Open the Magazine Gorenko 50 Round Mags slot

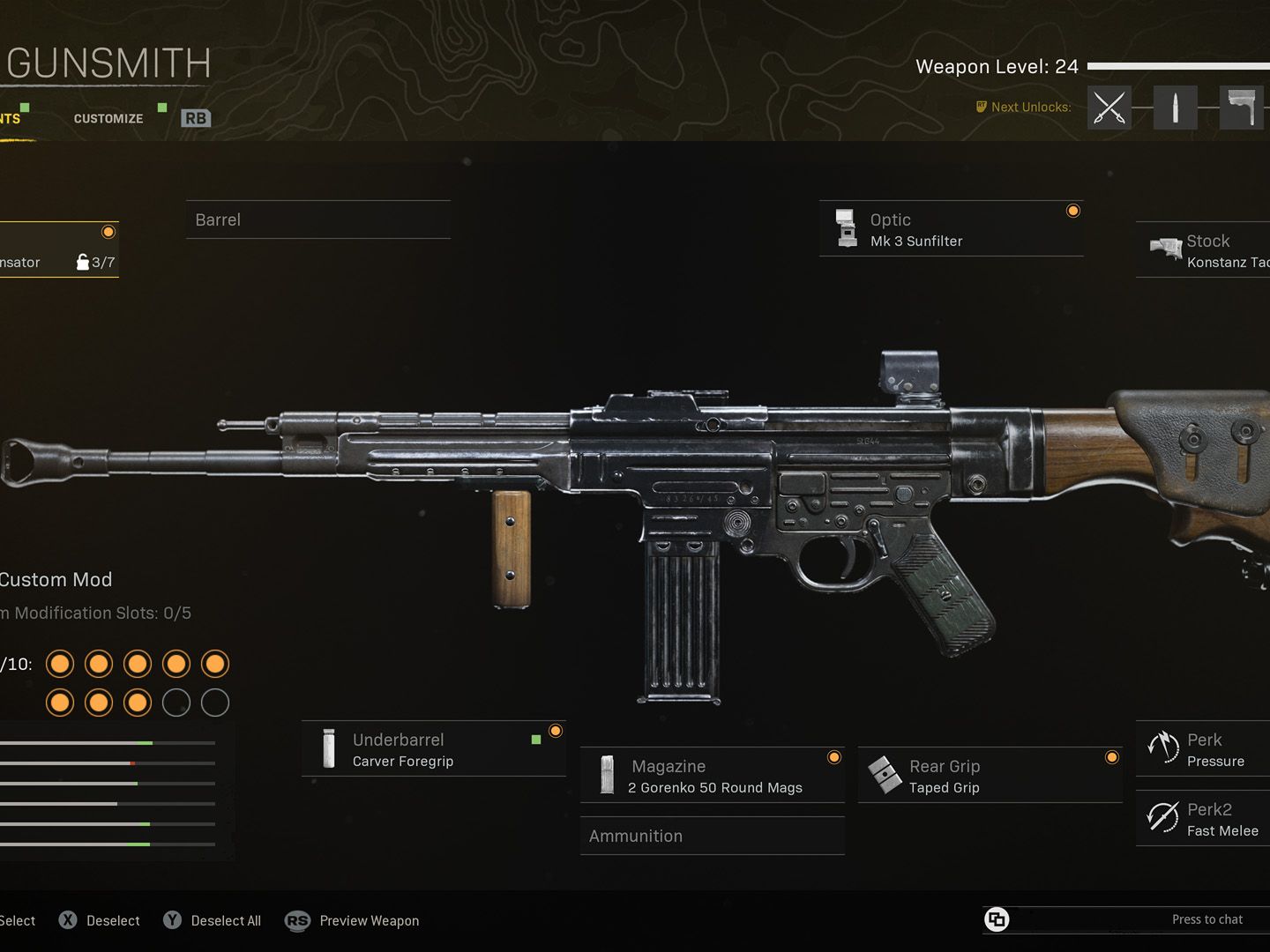pyautogui.click(x=712, y=776)
